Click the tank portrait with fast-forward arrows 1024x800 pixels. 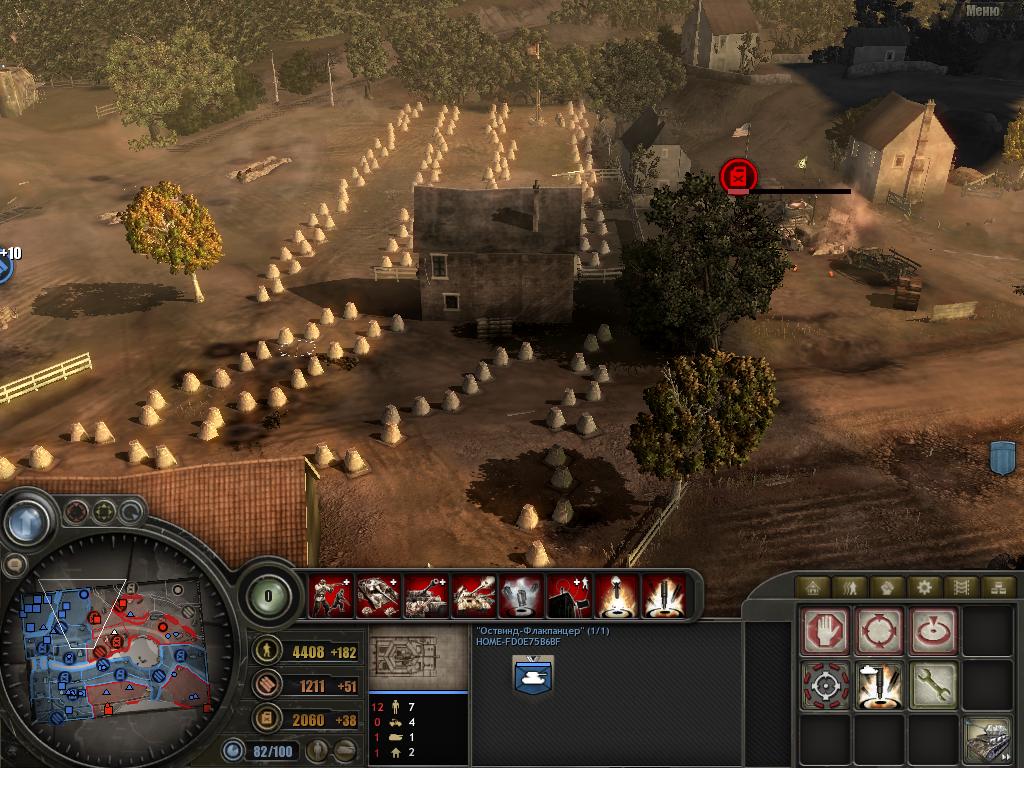click(x=986, y=741)
